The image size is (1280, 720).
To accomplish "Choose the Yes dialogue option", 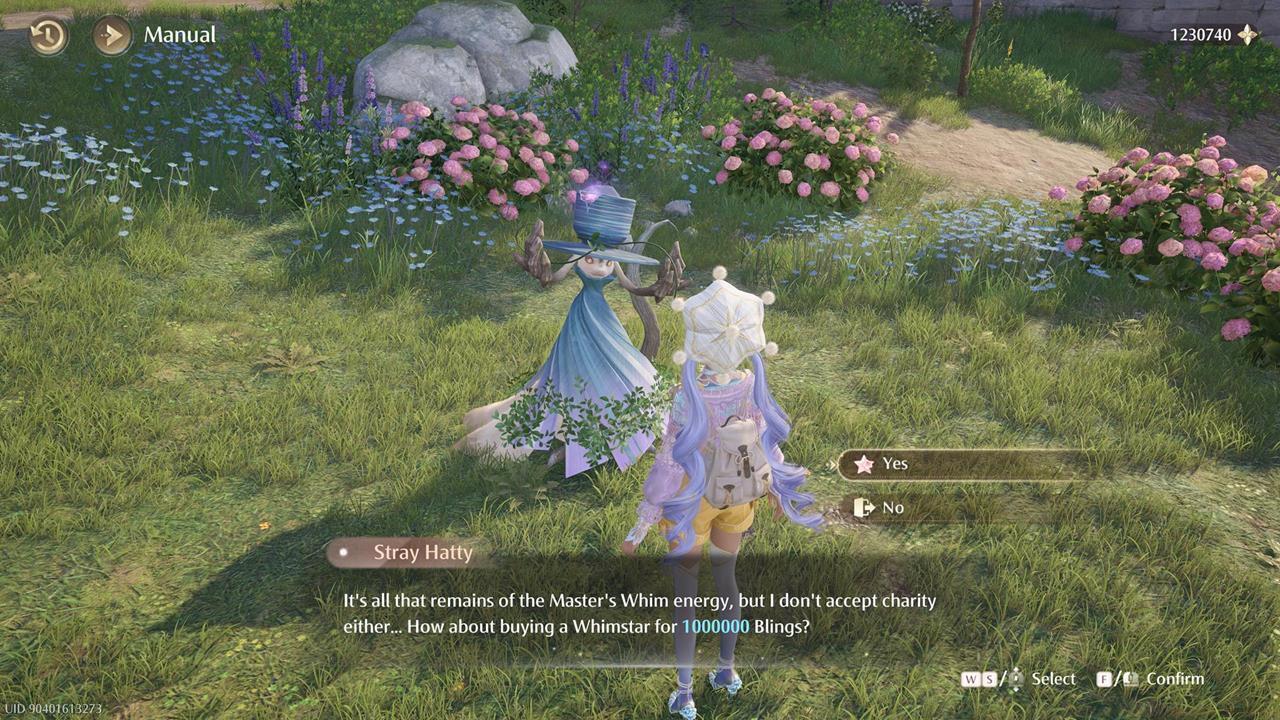I will pyautogui.click(x=960, y=464).
